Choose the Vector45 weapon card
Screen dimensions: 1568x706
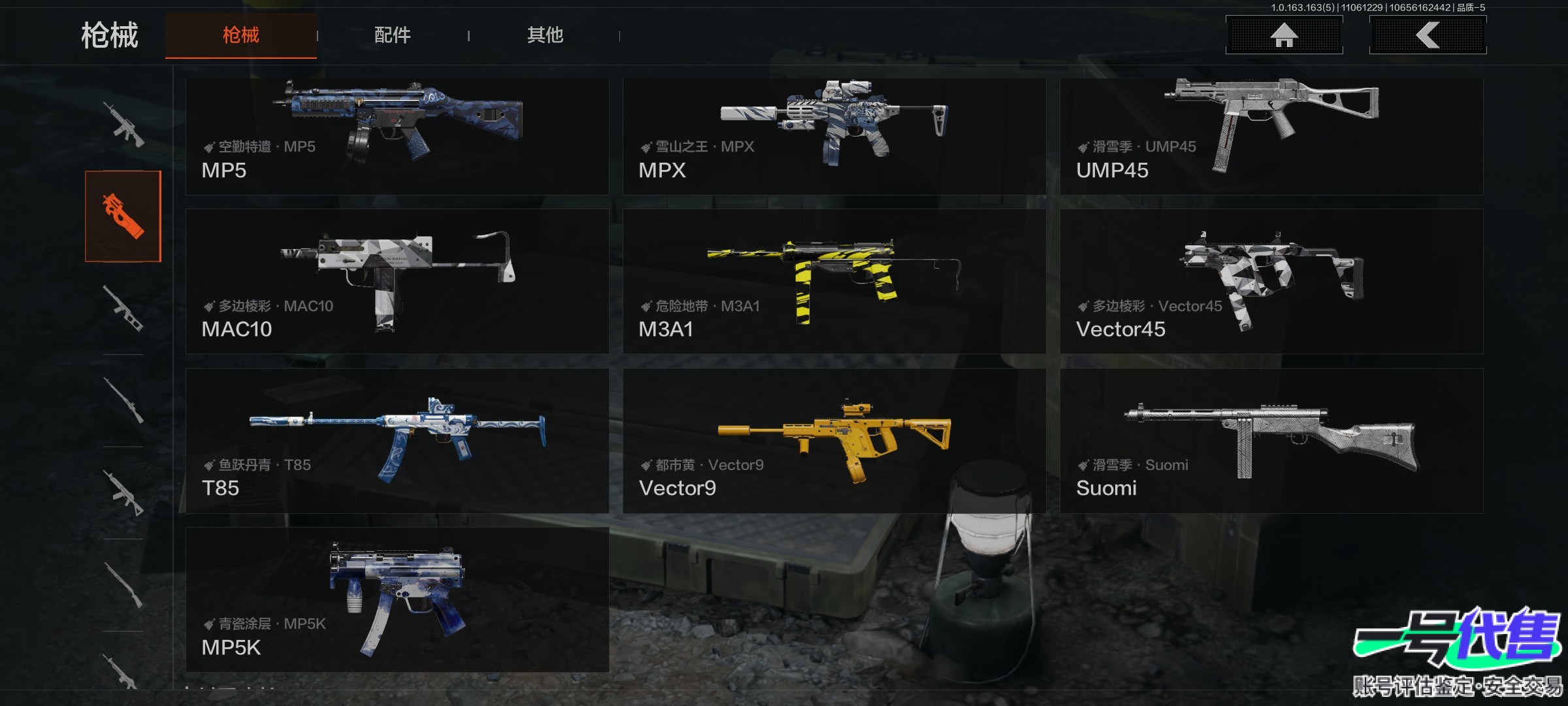pyautogui.click(x=1271, y=282)
